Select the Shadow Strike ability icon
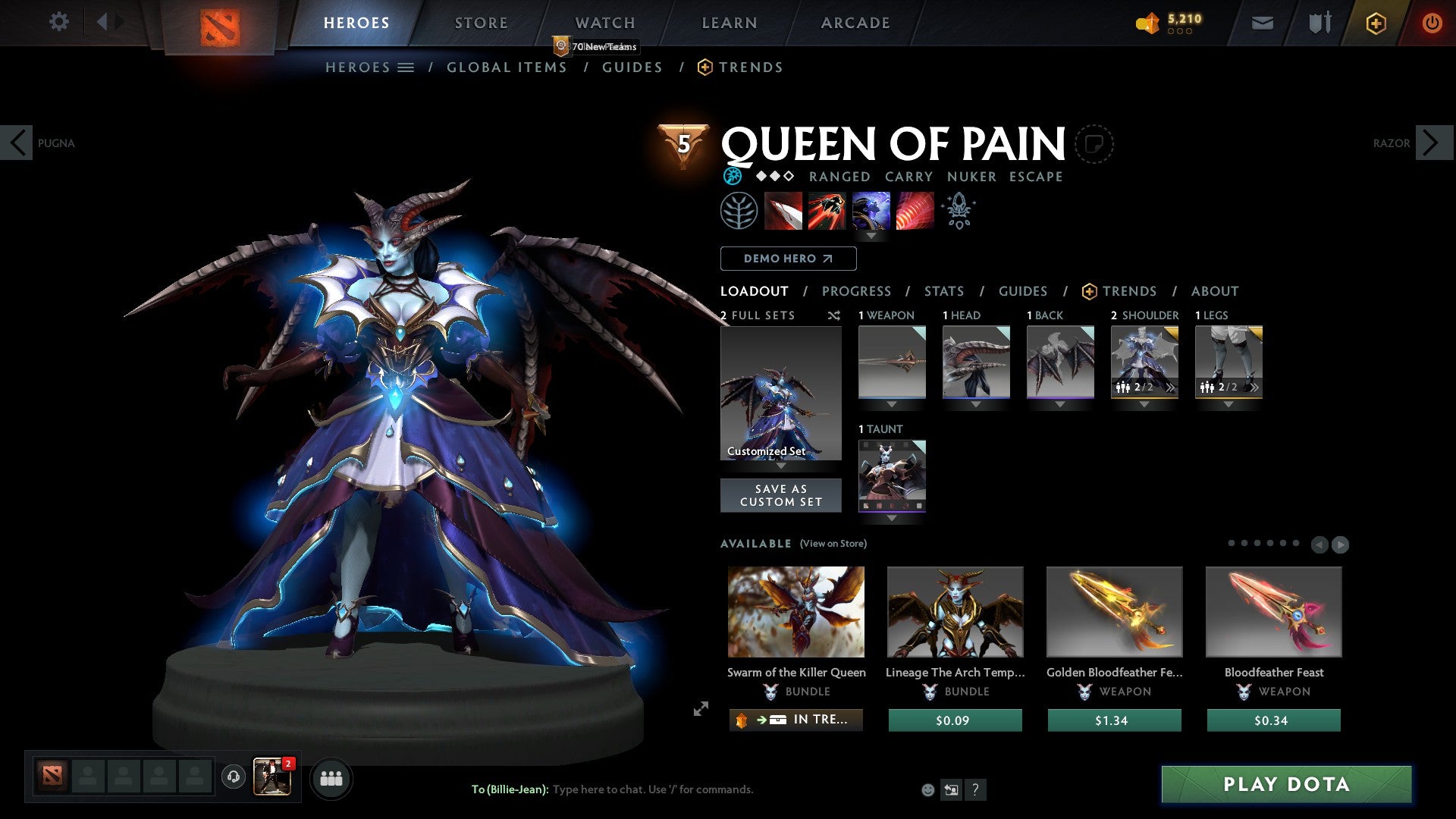Viewport: 1456px width, 819px height. 783,211
